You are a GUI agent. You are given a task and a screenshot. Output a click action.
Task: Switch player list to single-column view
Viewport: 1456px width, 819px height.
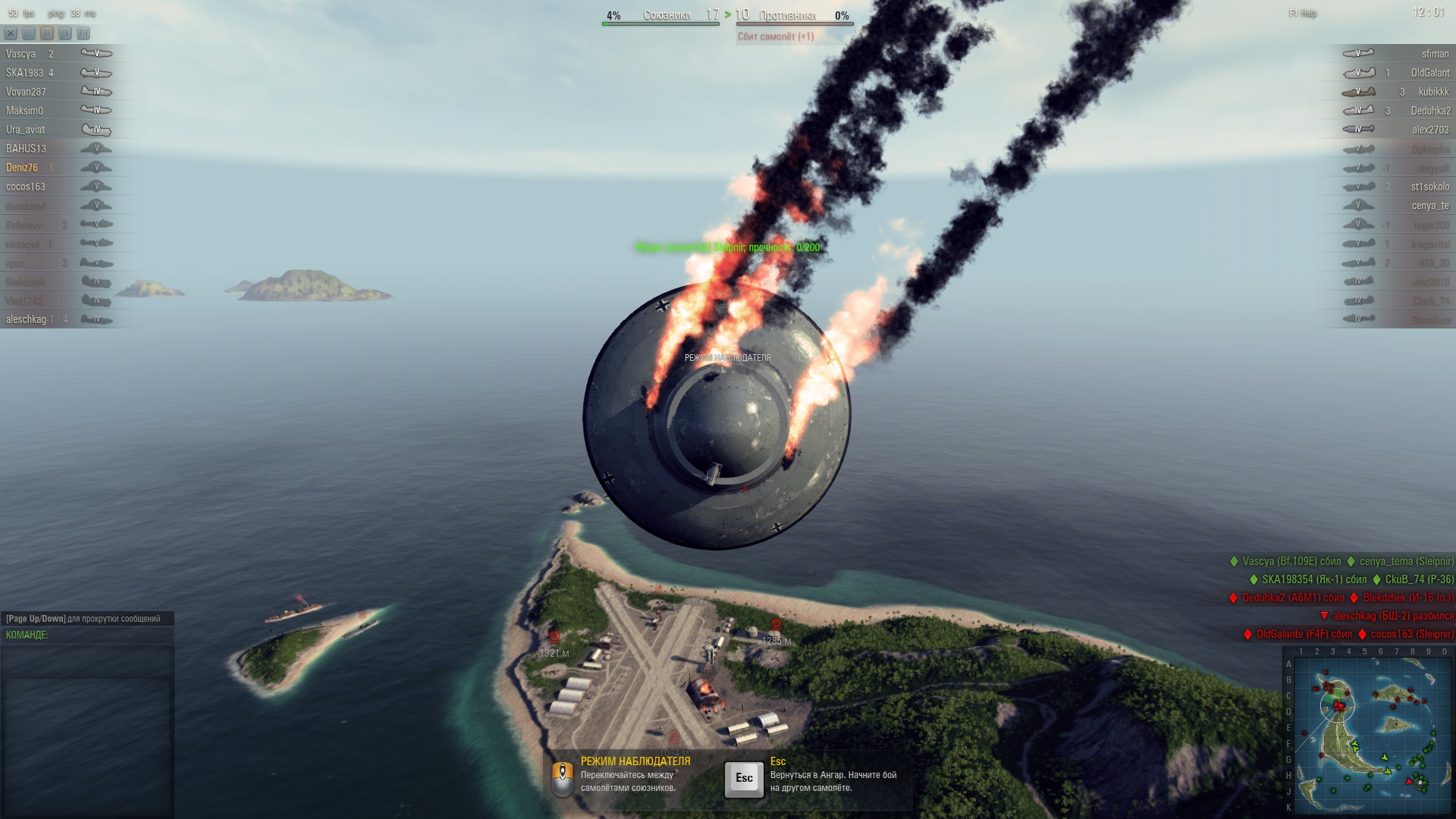[x=29, y=33]
